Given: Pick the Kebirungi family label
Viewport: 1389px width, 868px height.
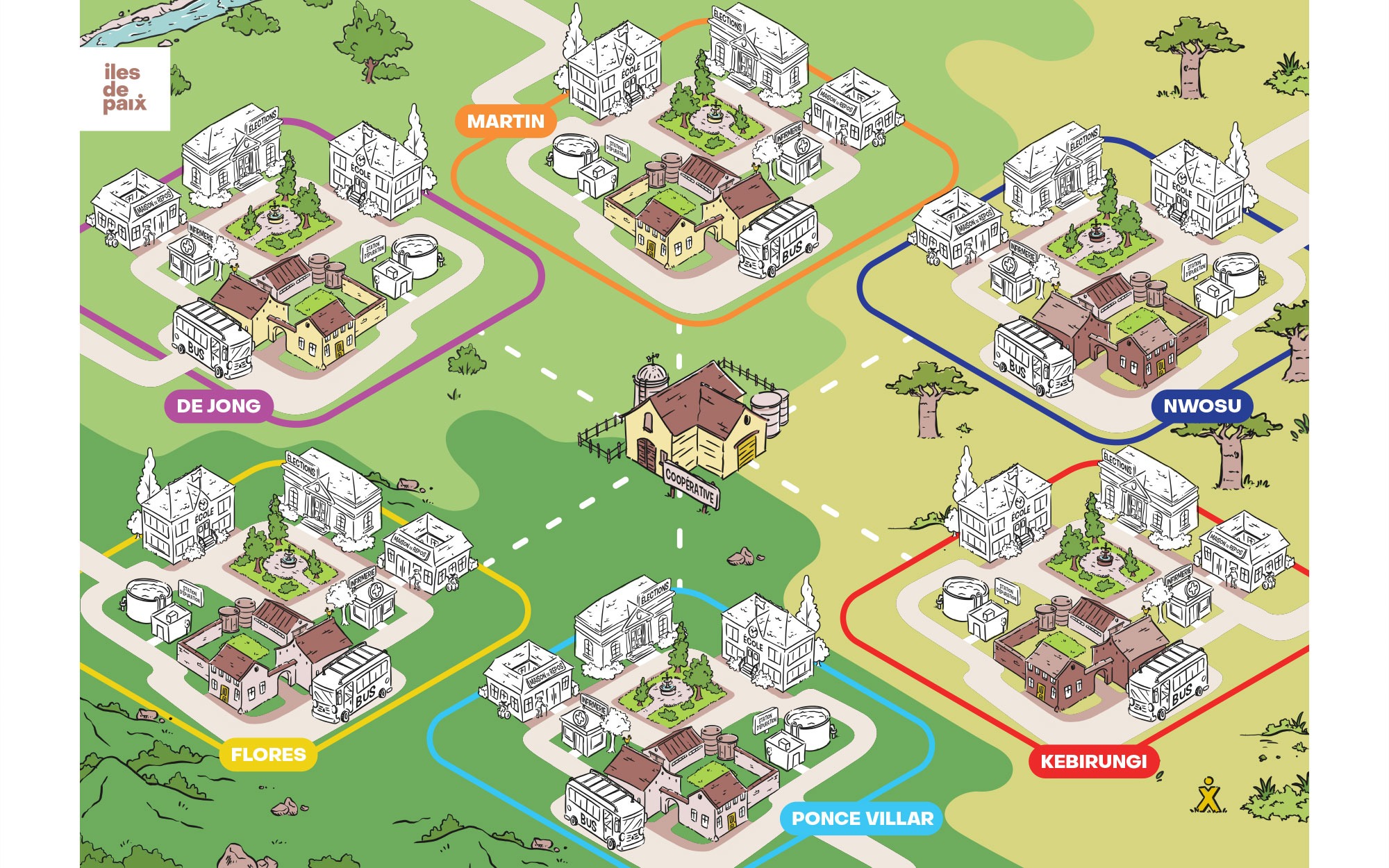Looking at the screenshot, I should point(1093,762).
